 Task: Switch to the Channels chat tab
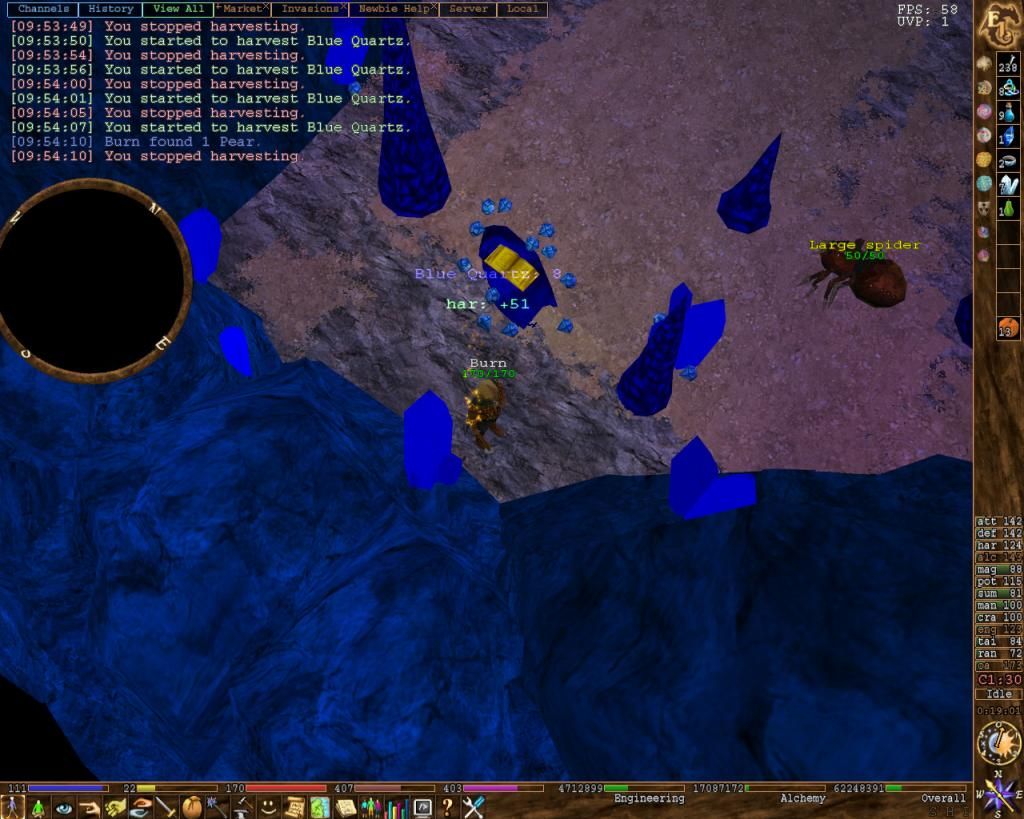43,9
